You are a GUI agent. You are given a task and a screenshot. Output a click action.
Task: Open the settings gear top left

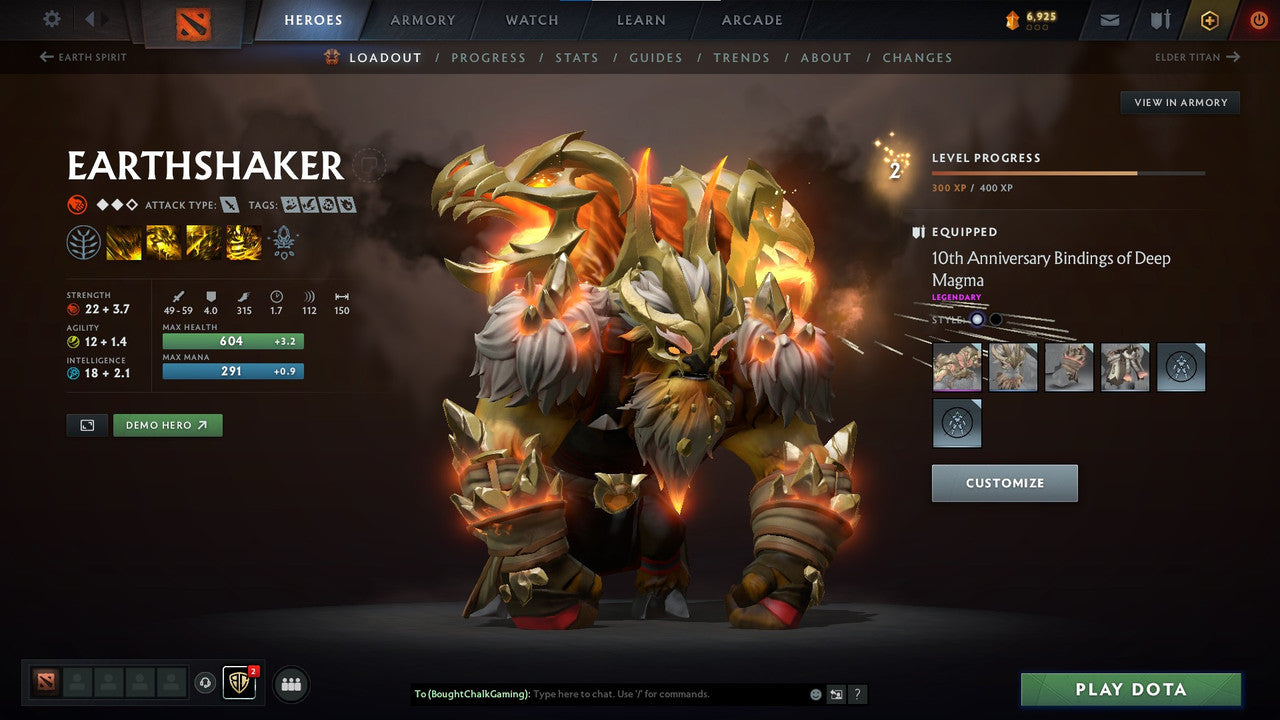(x=50, y=19)
